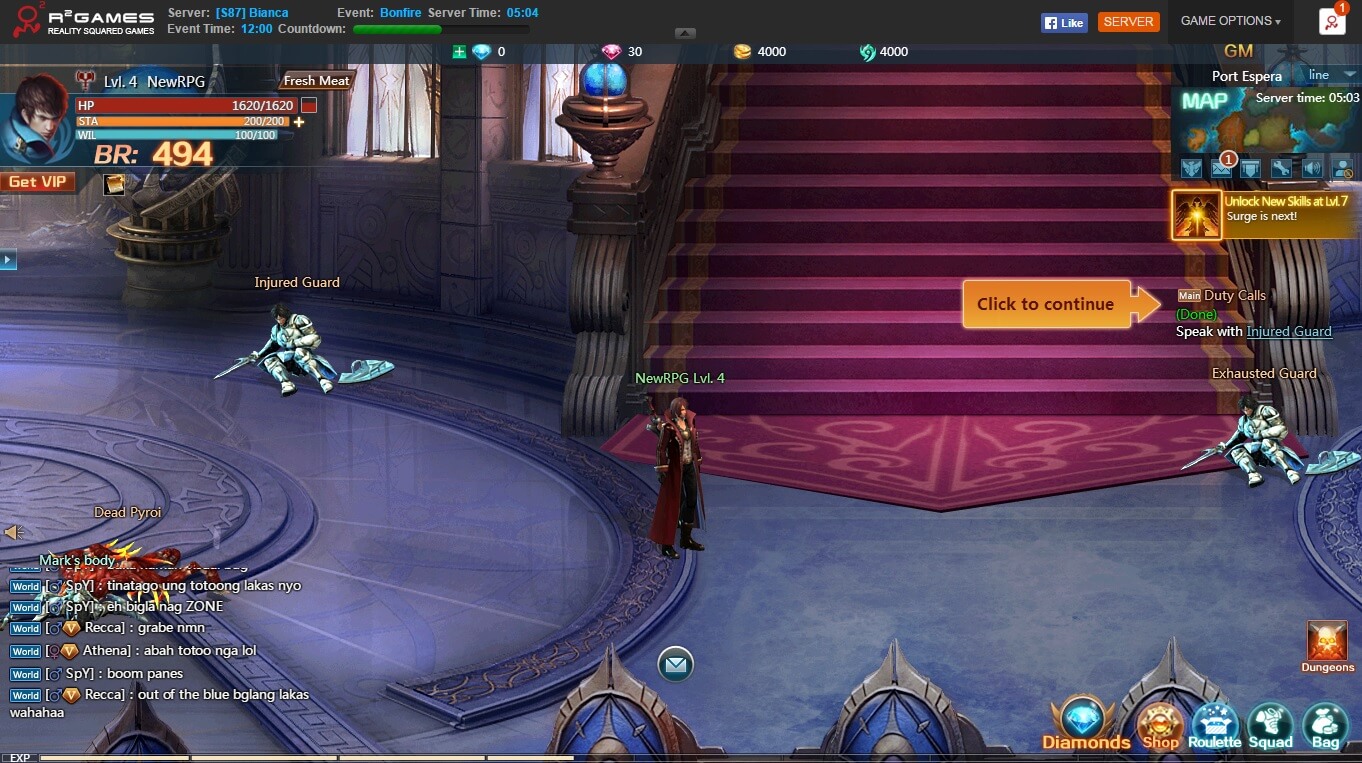1362x763 pixels.
Task: Open the Bag inventory
Action: tap(1325, 726)
